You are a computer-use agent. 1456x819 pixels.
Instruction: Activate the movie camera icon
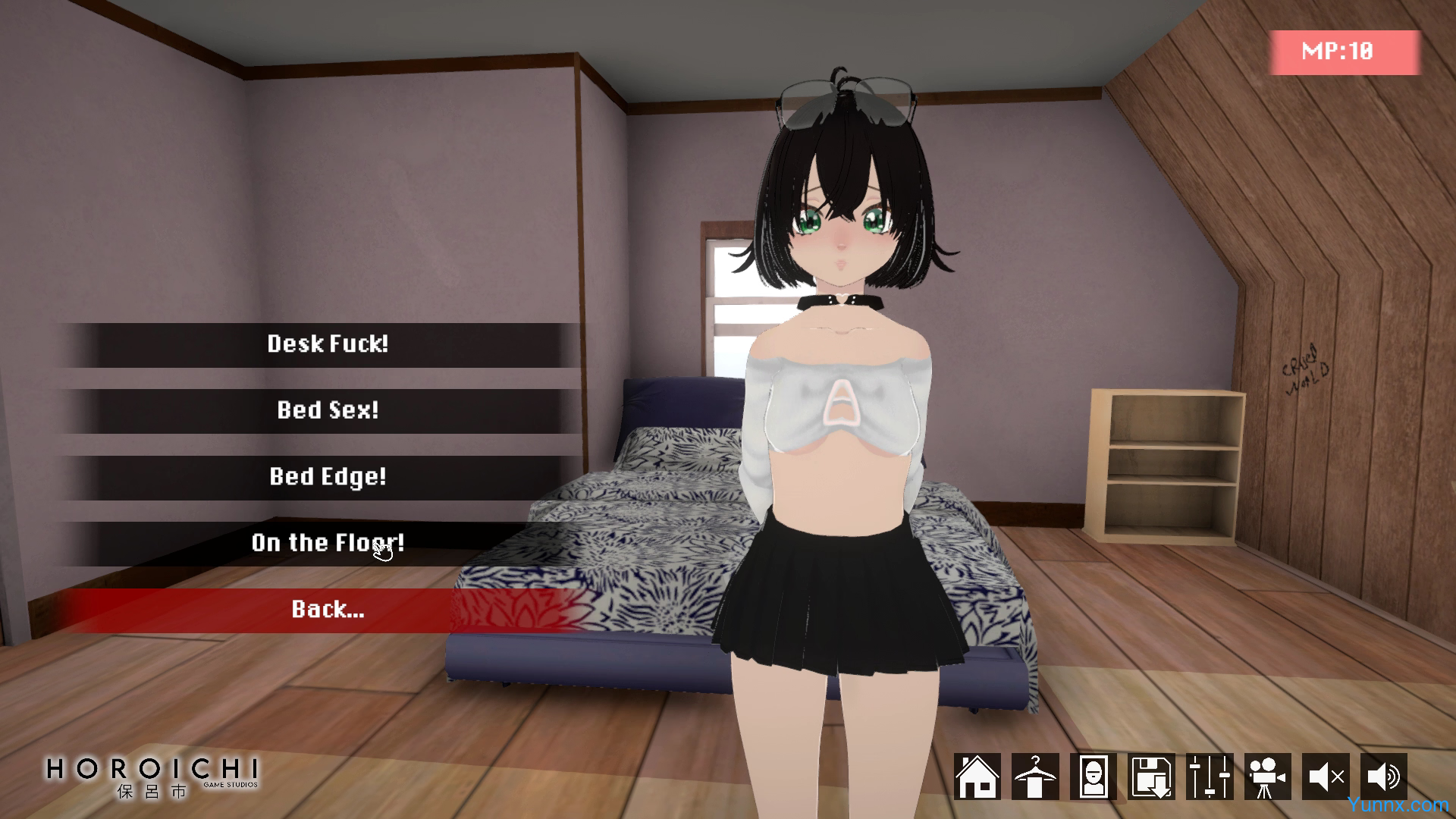click(x=1267, y=777)
